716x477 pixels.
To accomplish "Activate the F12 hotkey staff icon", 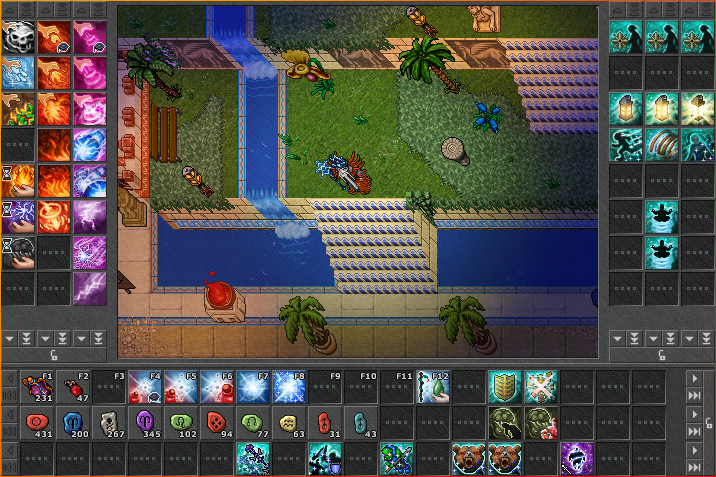I will click(x=435, y=387).
